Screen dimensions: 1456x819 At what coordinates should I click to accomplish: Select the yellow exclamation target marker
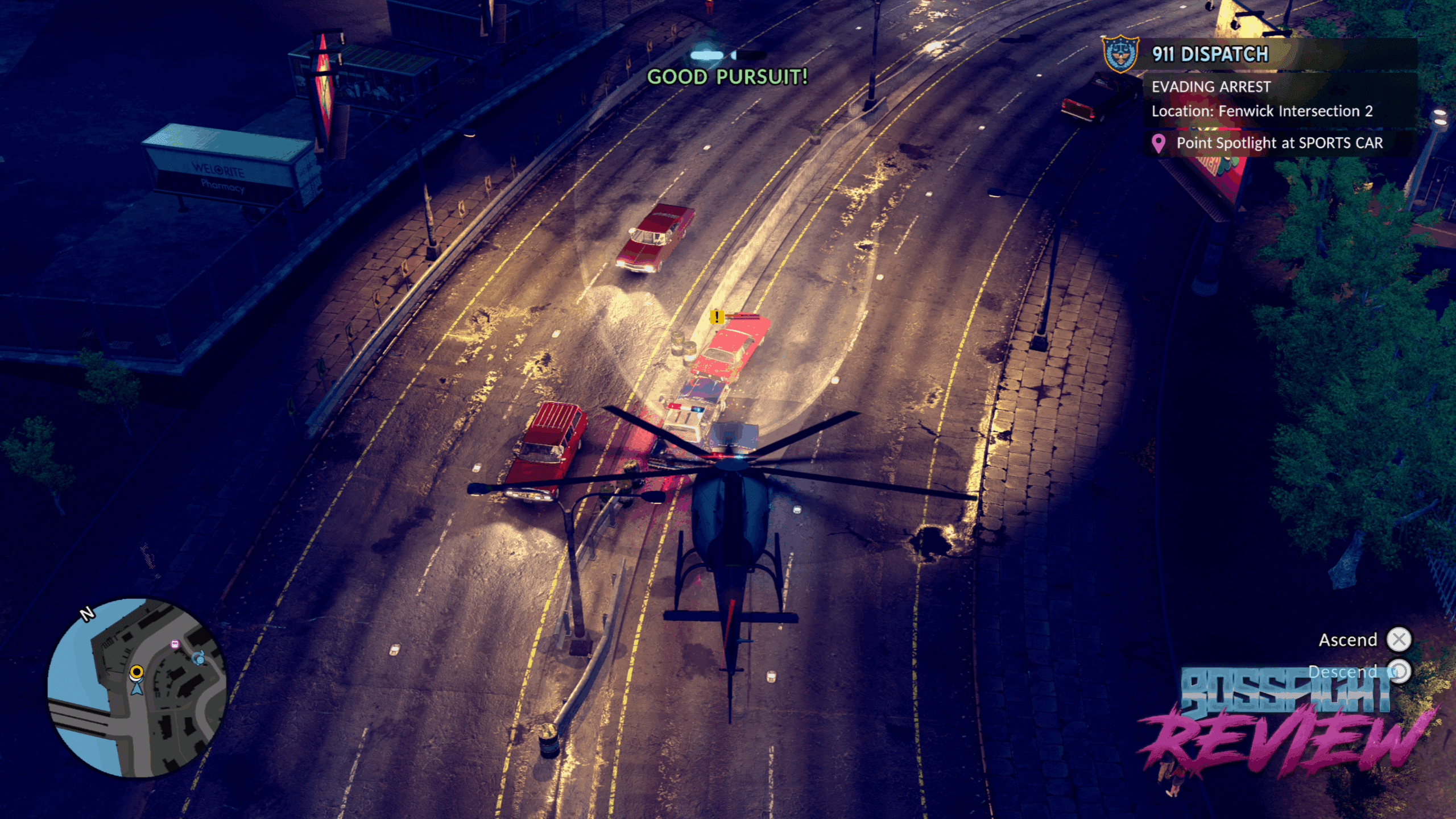click(x=717, y=316)
